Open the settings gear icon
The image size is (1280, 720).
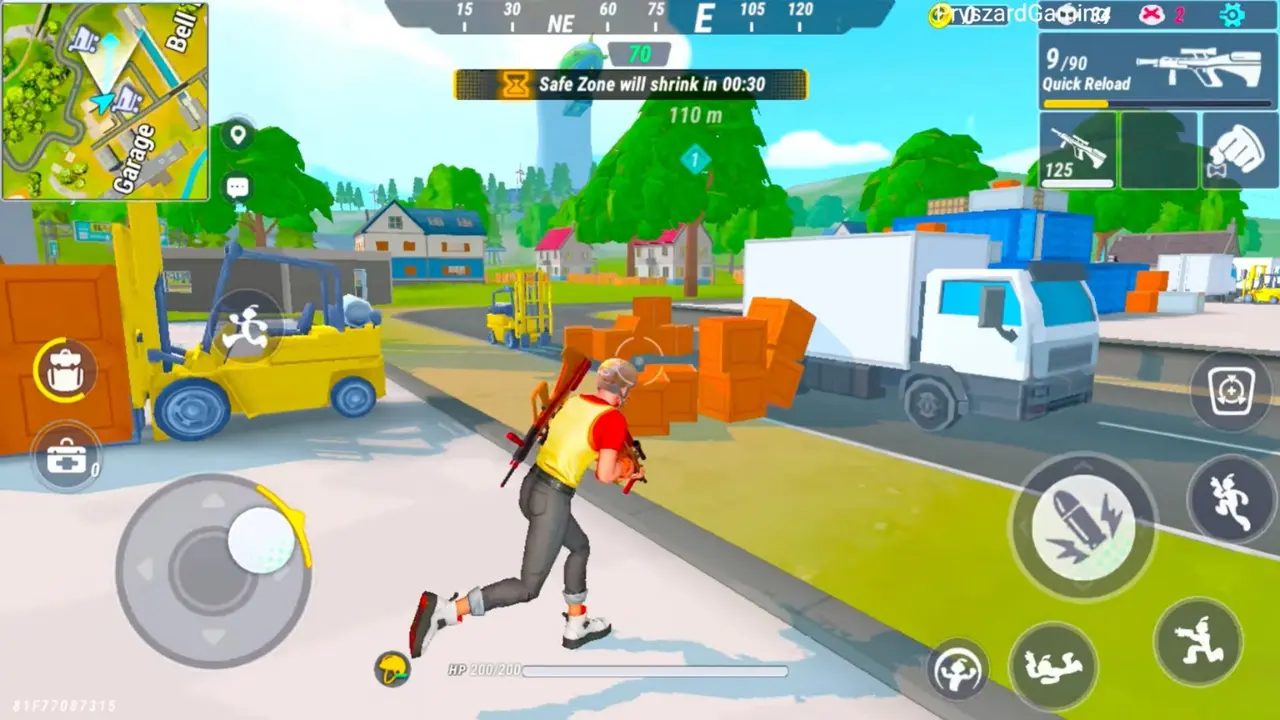click(x=1232, y=15)
